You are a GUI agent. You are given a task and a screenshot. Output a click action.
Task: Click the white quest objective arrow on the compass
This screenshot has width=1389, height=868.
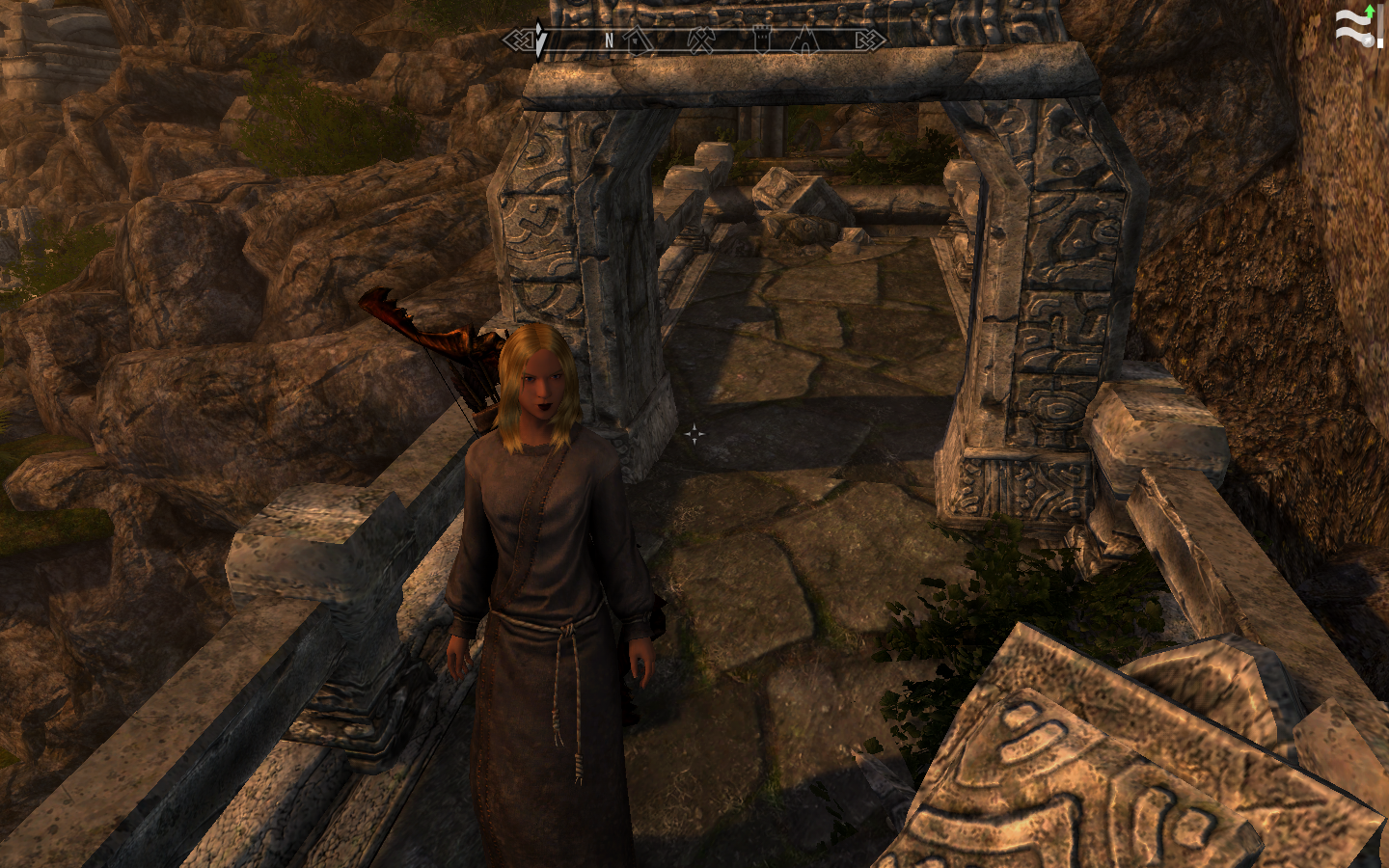(540, 39)
